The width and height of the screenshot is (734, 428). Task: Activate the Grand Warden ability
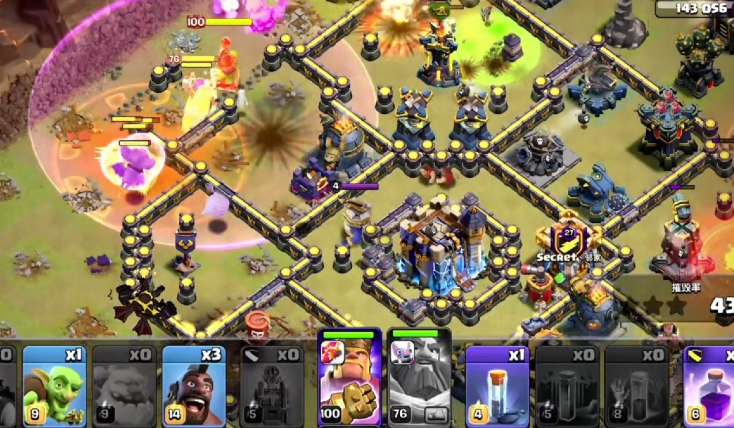pos(419,382)
